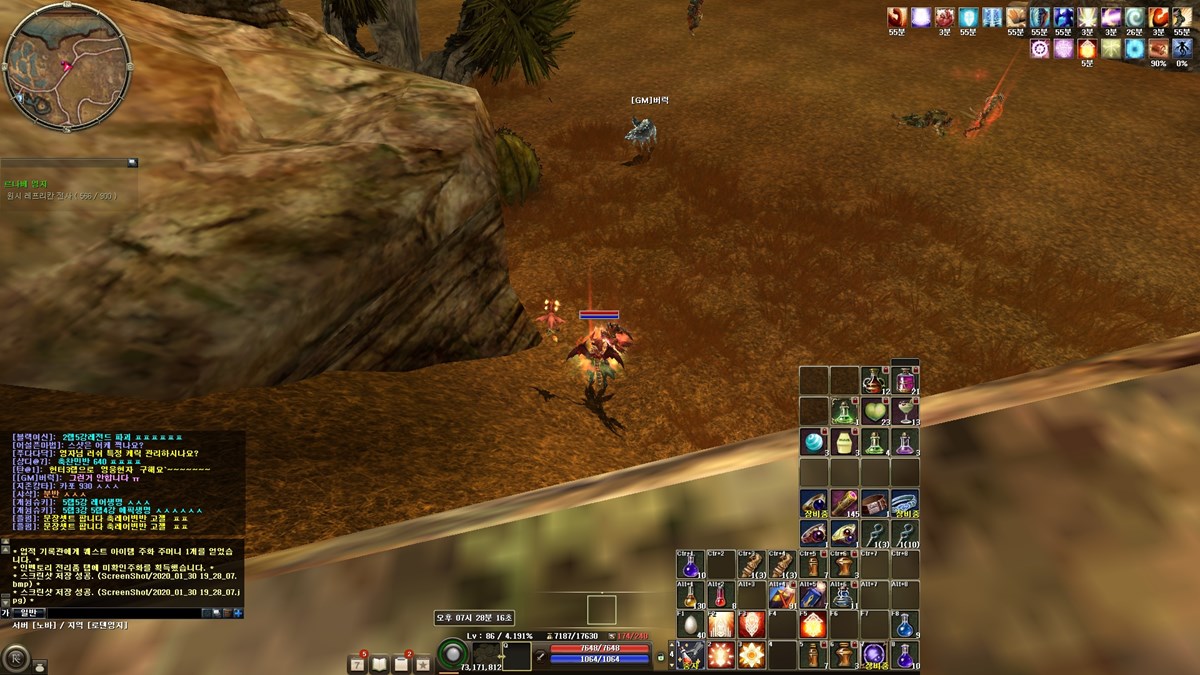Activate the fiery shield skill in F5
Viewport: 1200px width, 675px height.
click(813, 625)
